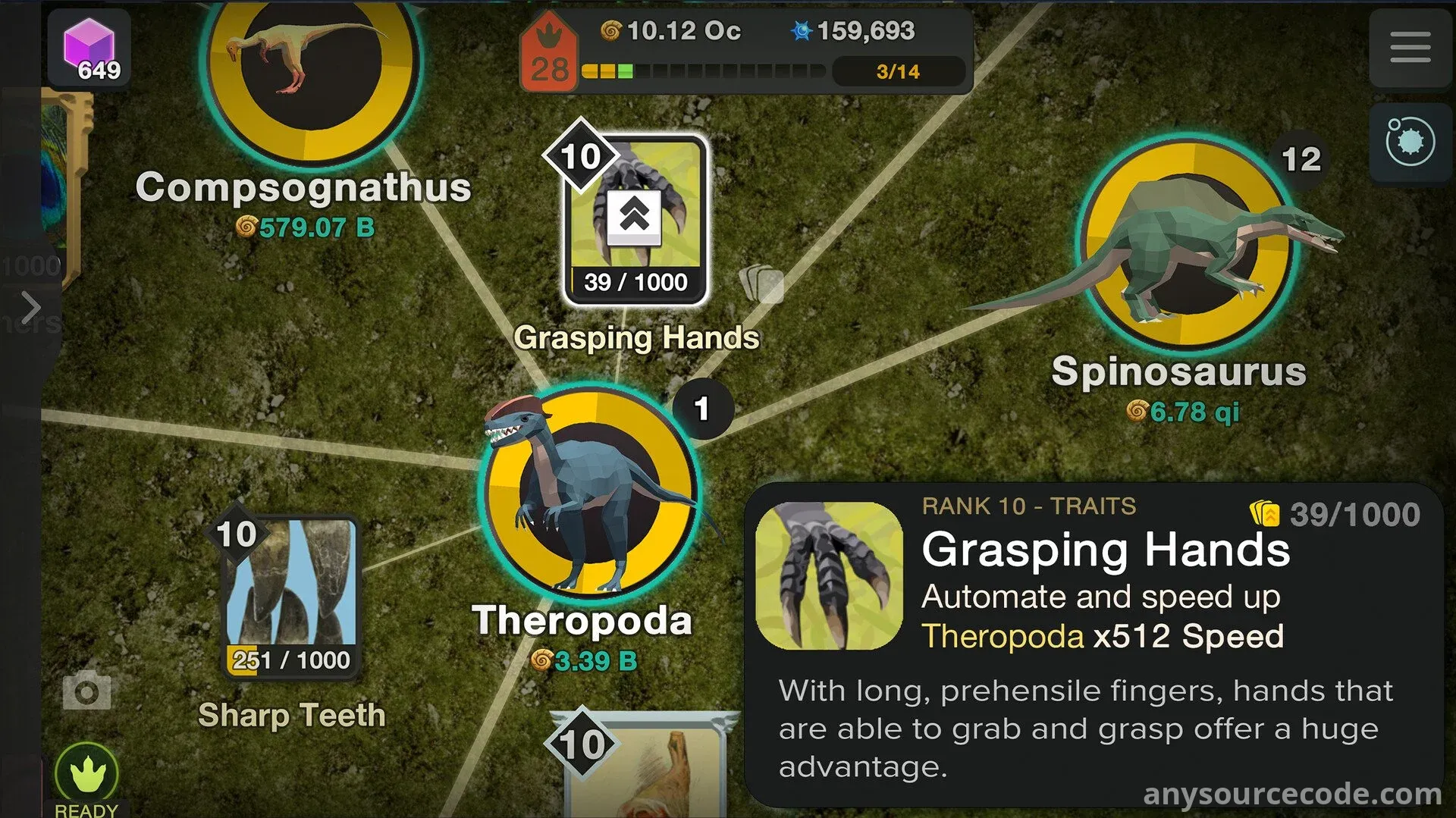Open the rank 10 card at bottom
The image size is (1456, 818).
pyautogui.click(x=645, y=766)
